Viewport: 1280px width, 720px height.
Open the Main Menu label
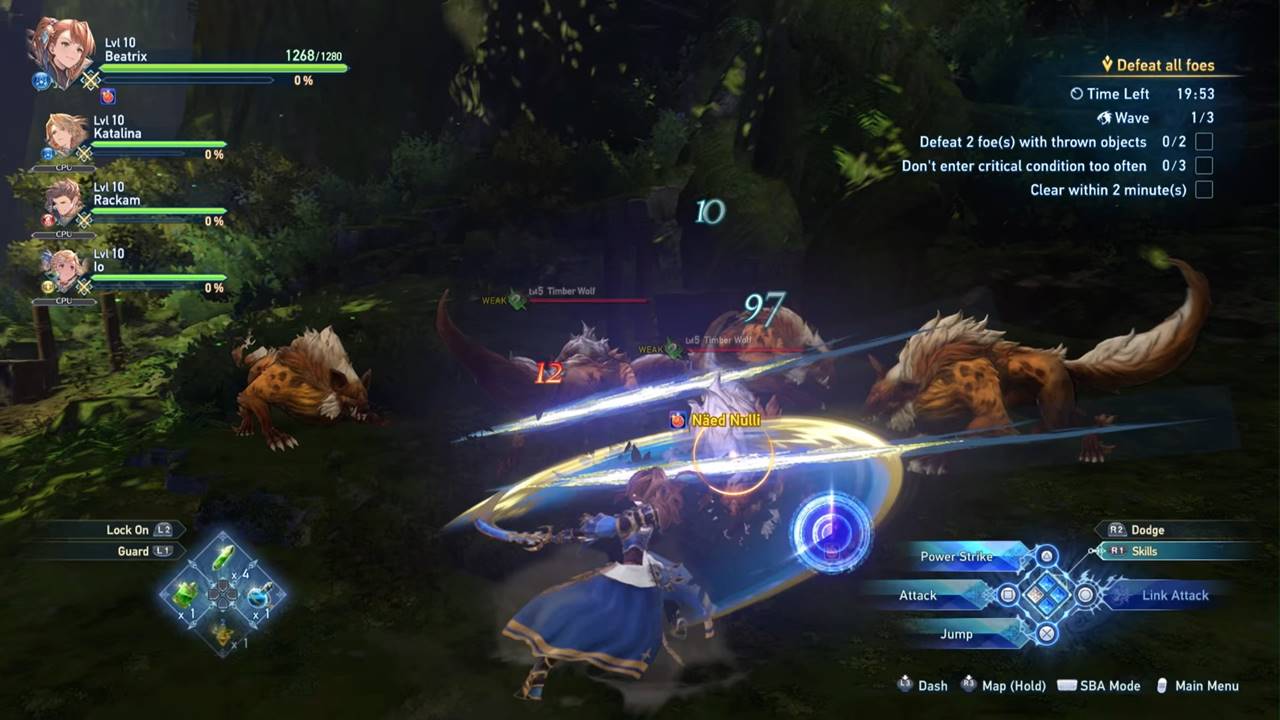[1206, 686]
